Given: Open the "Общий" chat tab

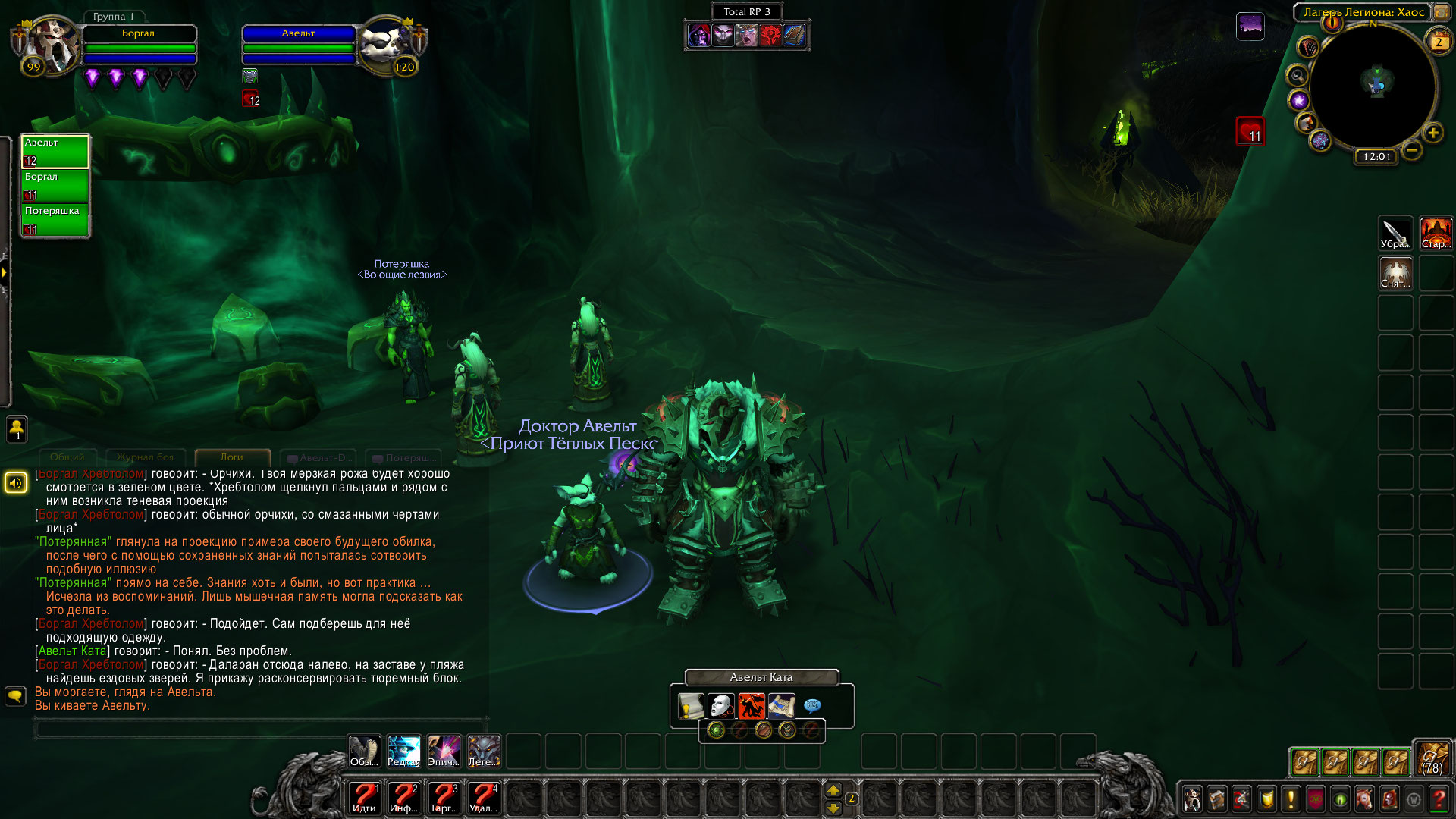Looking at the screenshot, I should click(67, 457).
